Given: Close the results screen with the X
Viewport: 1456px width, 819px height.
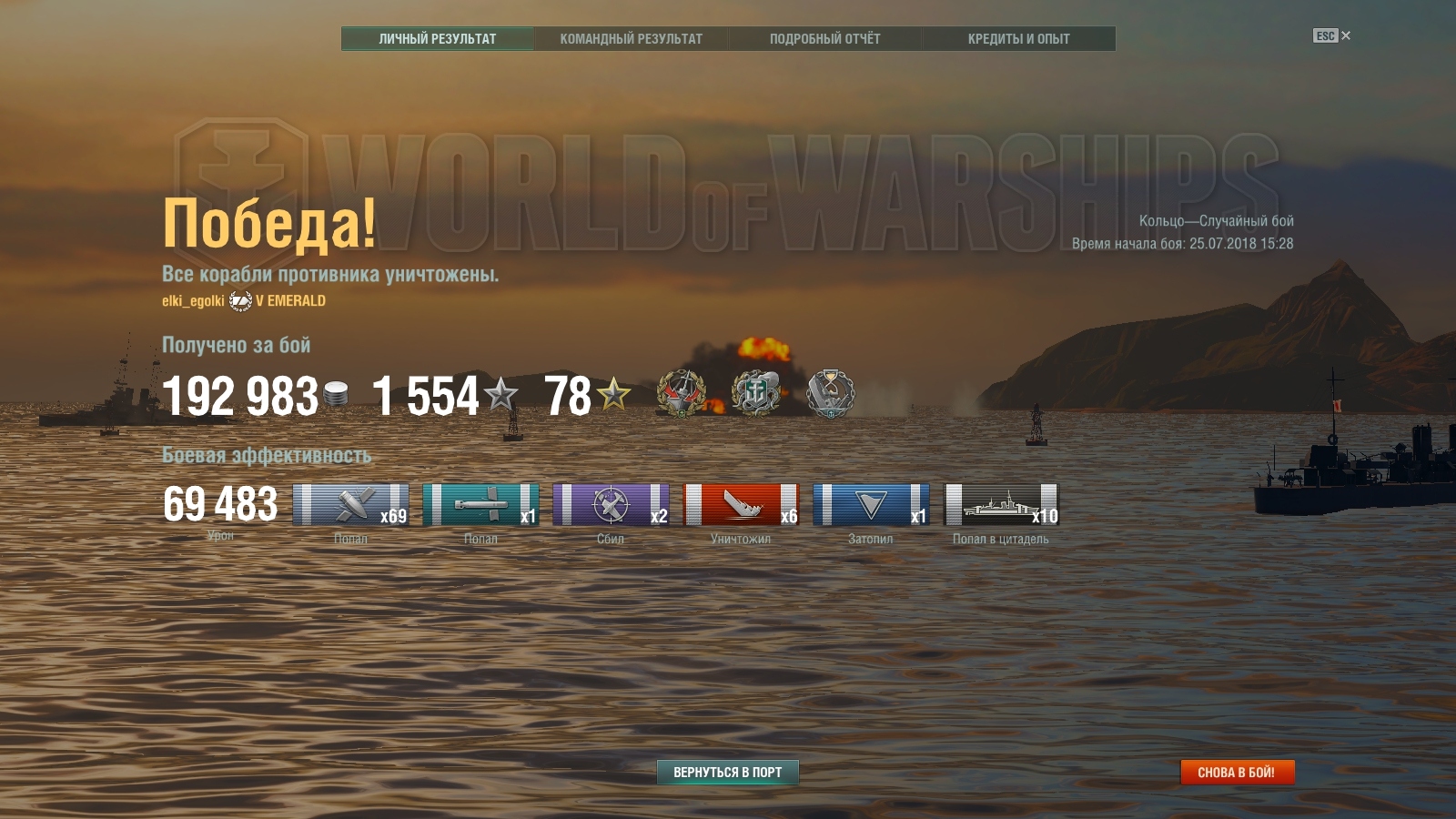Looking at the screenshot, I should click(1346, 35).
